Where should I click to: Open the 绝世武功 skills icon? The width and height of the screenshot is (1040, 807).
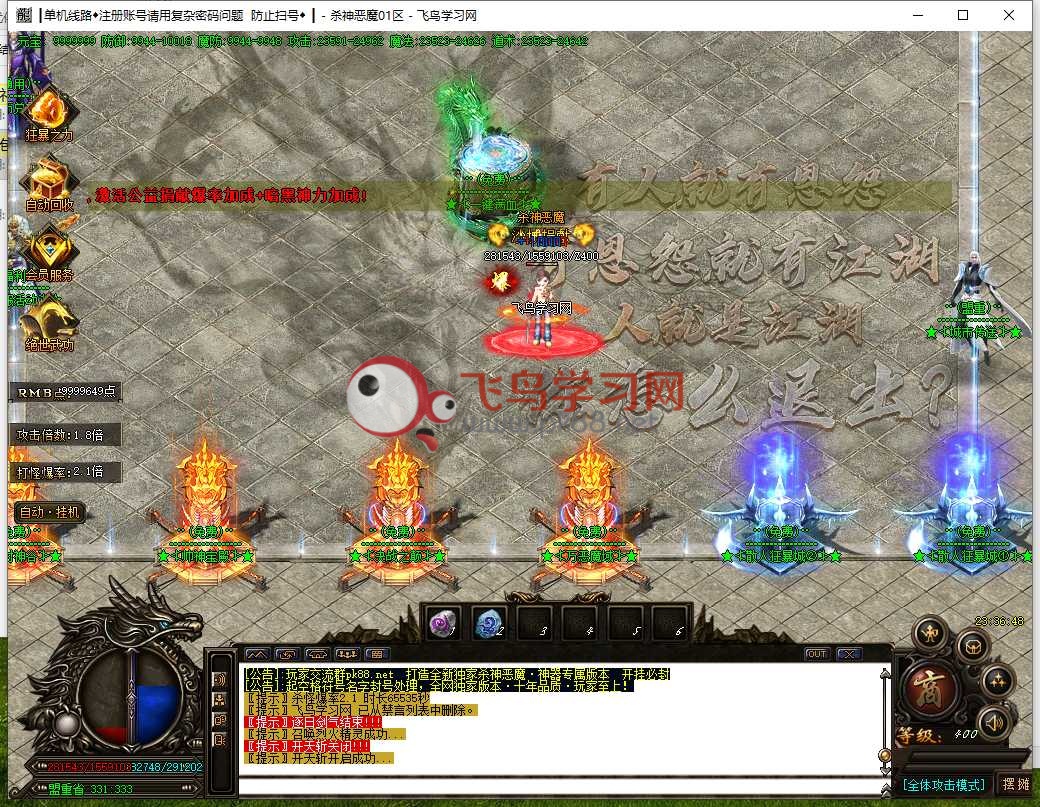(x=48, y=319)
